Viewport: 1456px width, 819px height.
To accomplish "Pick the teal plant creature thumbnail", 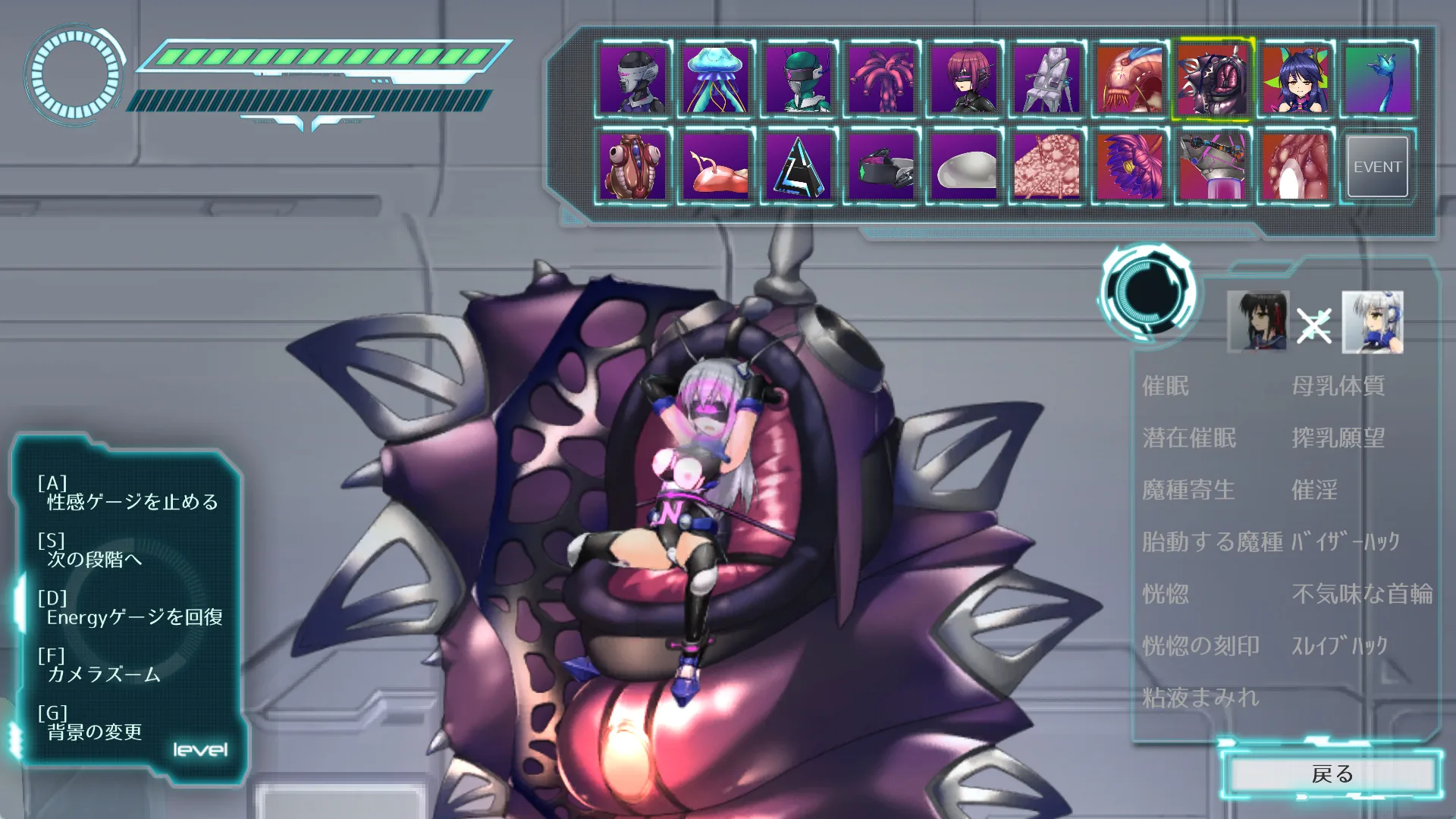I will (x=1377, y=80).
